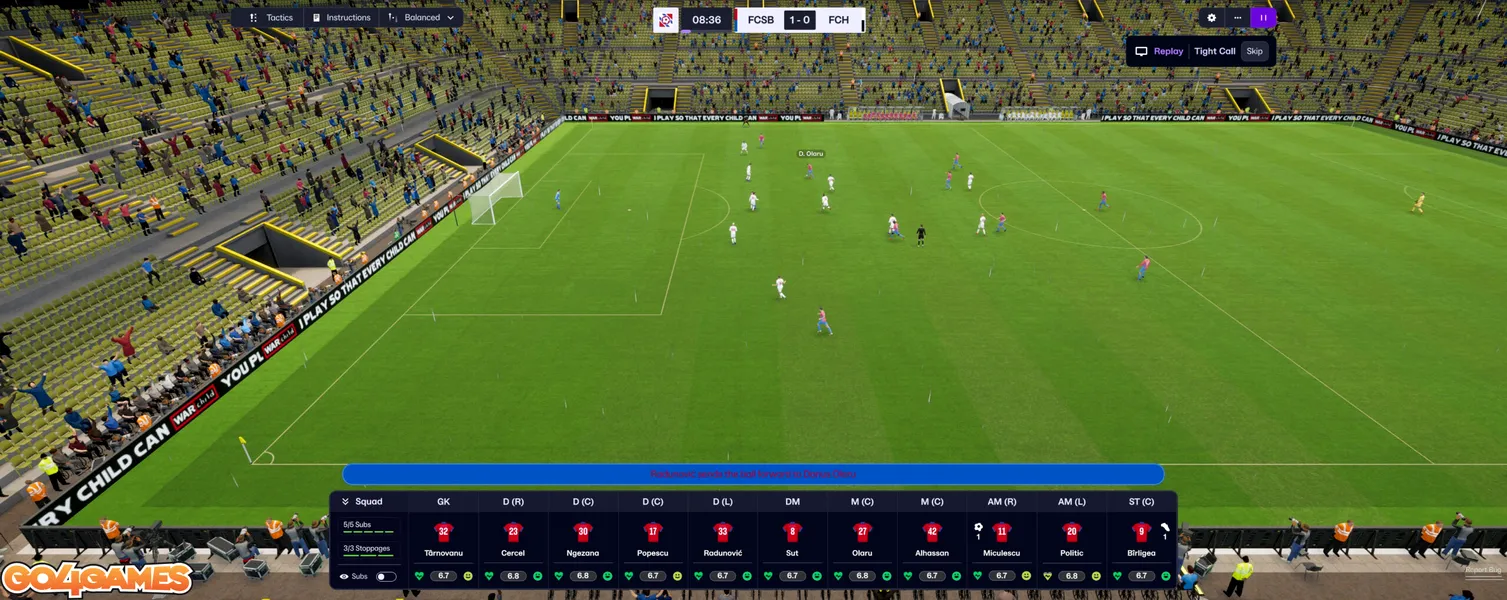The width and height of the screenshot is (1507, 600).
Task: Choose Sut's defensive midfielder card
Action: point(792,540)
